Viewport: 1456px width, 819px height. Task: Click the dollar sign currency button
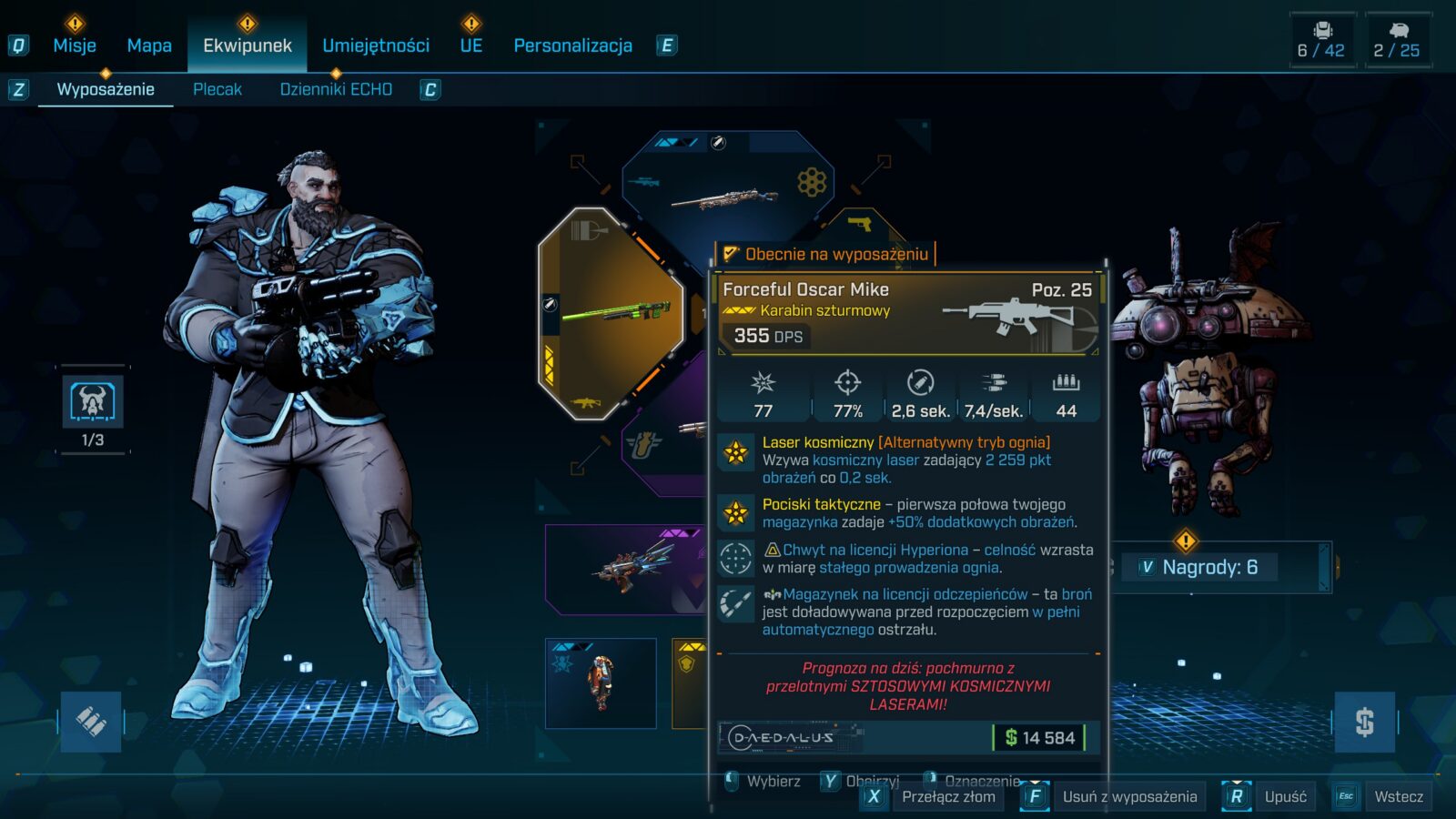click(1364, 722)
